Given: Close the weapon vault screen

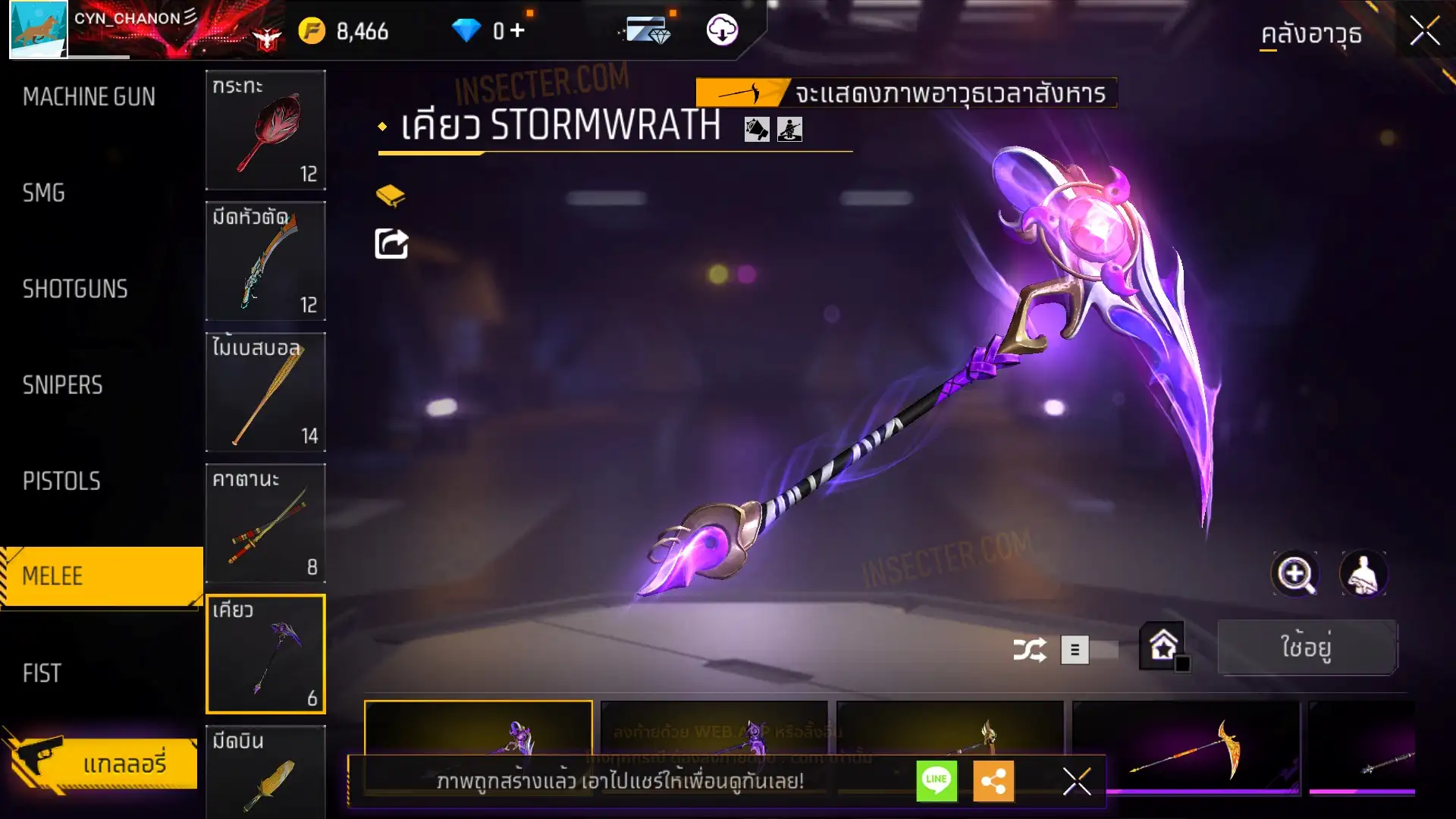Looking at the screenshot, I should [1424, 32].
